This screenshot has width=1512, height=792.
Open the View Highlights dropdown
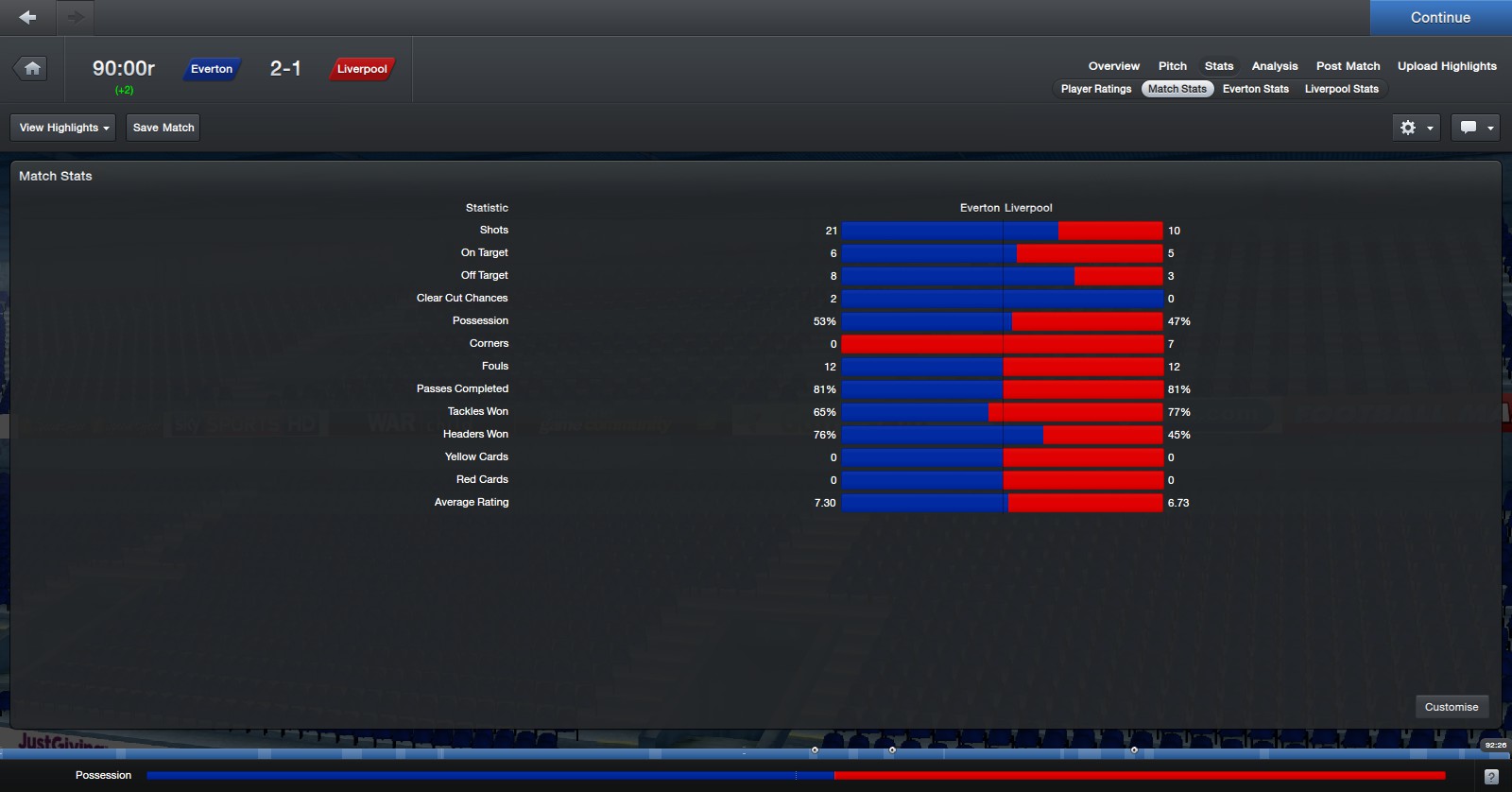click(x=63, y=128)
